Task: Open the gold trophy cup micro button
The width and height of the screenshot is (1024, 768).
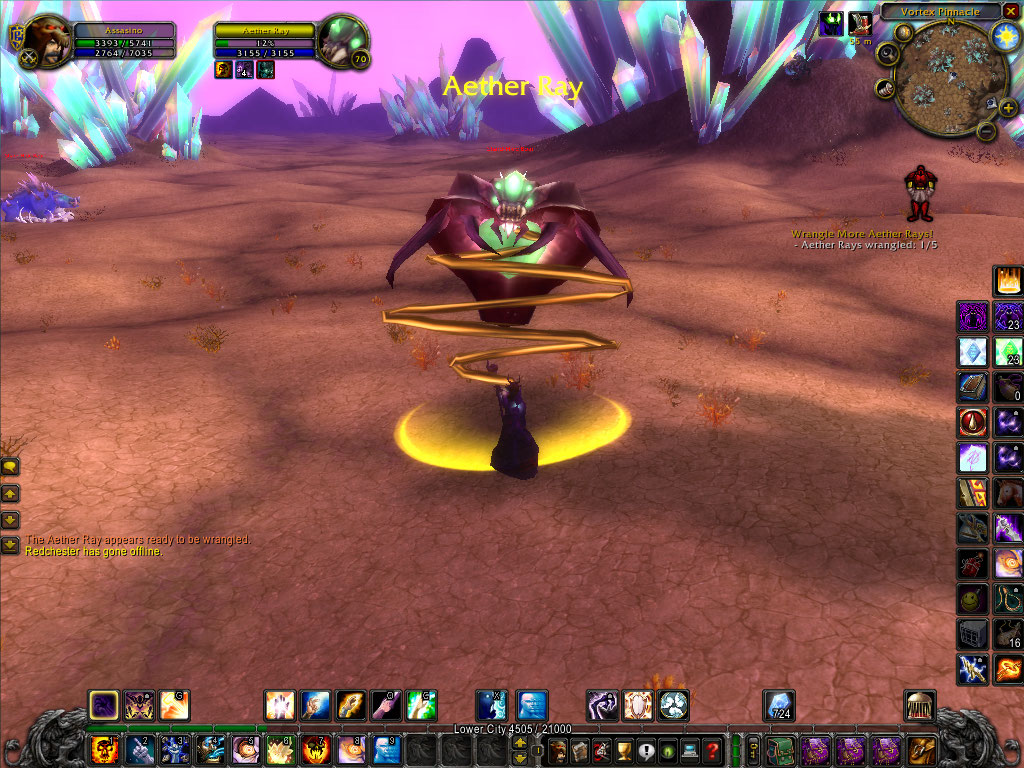Action: tap(623, 750)
